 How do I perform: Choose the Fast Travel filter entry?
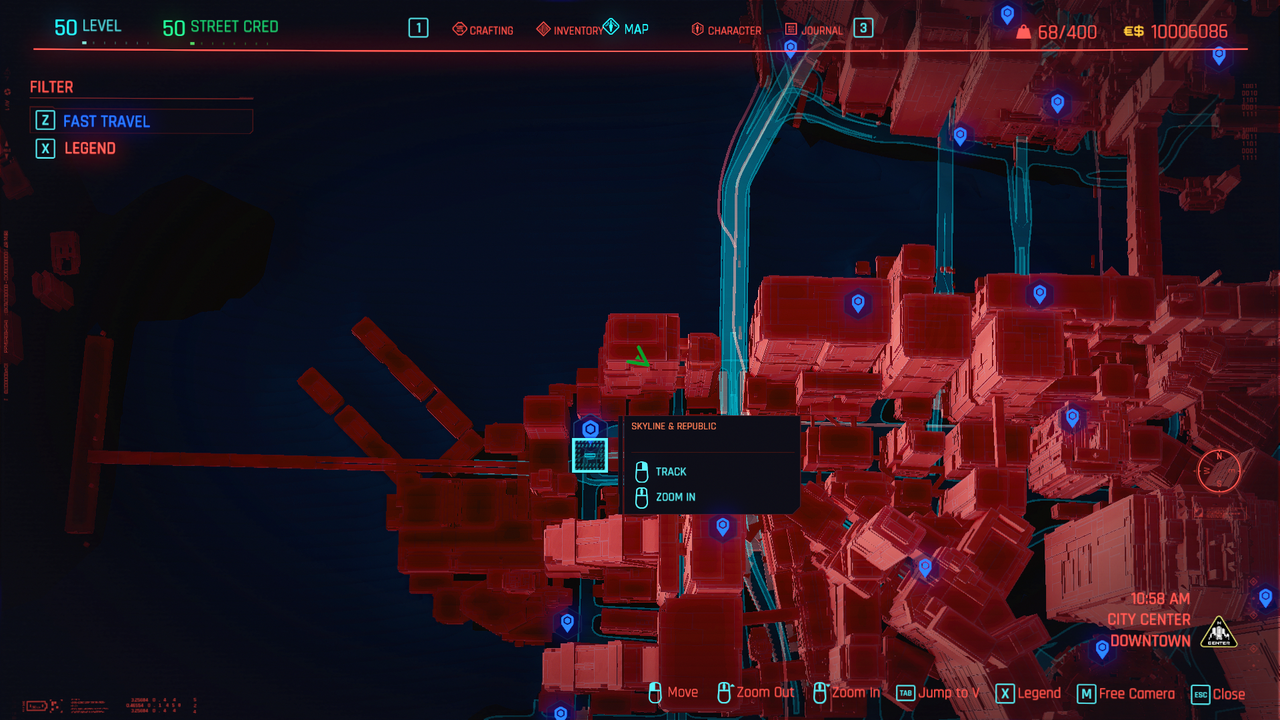pyautogui.click(x=106, y=121)
